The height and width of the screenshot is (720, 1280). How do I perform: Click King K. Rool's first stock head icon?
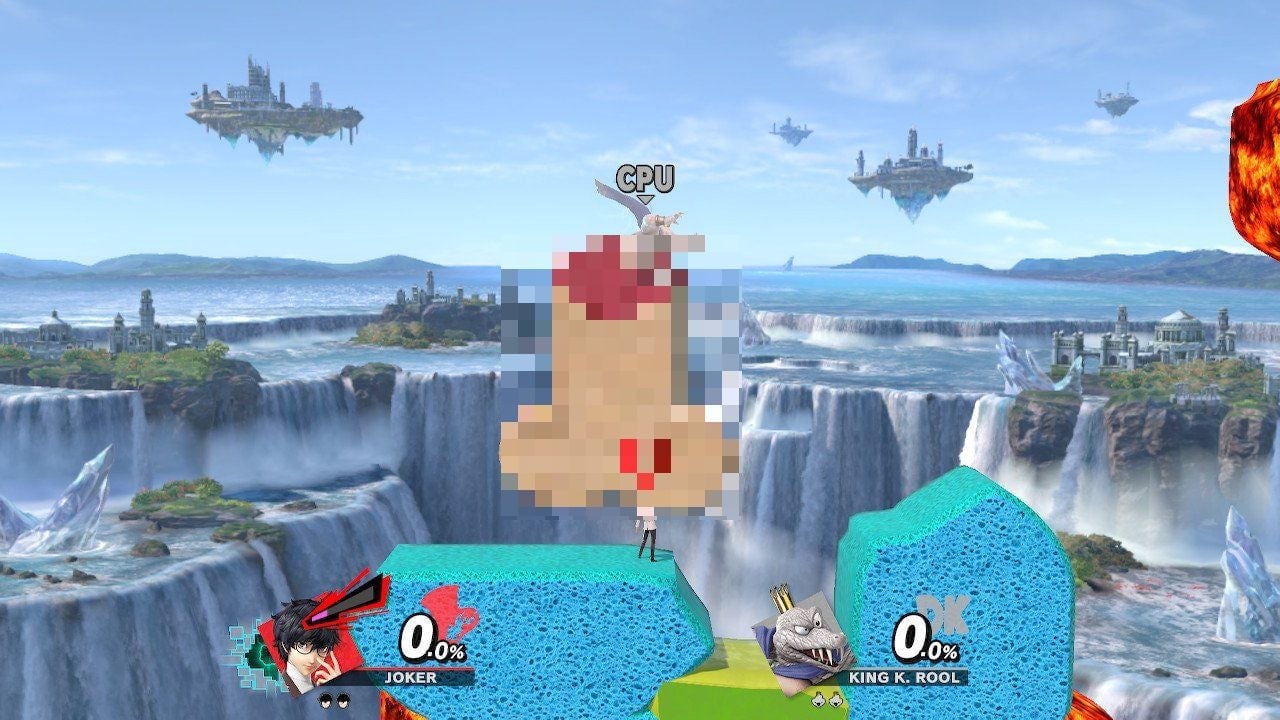coord(819,699)
